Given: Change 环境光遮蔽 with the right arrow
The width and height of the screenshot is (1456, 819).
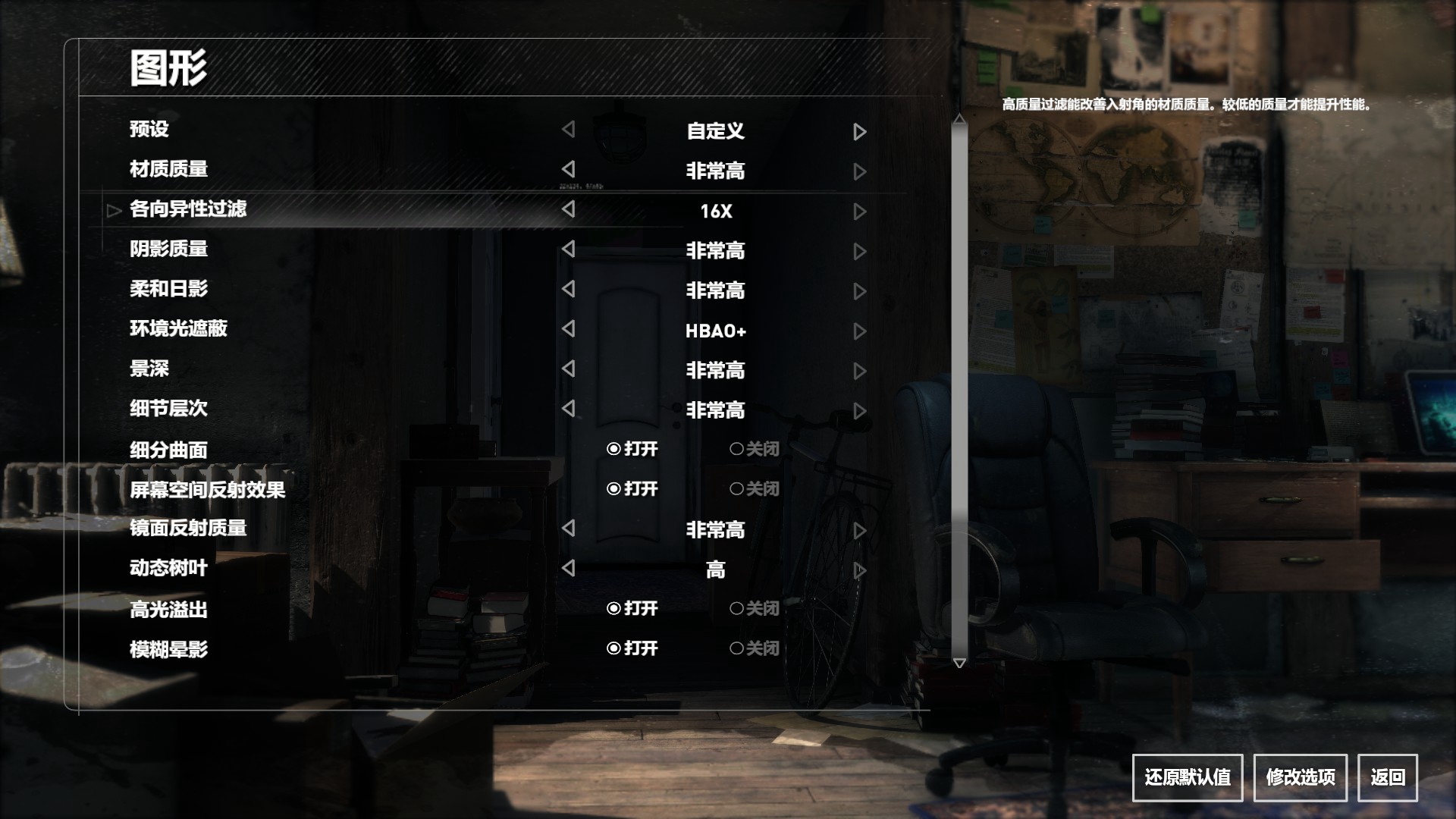Looking at the screenshot, I should point(859,331).
